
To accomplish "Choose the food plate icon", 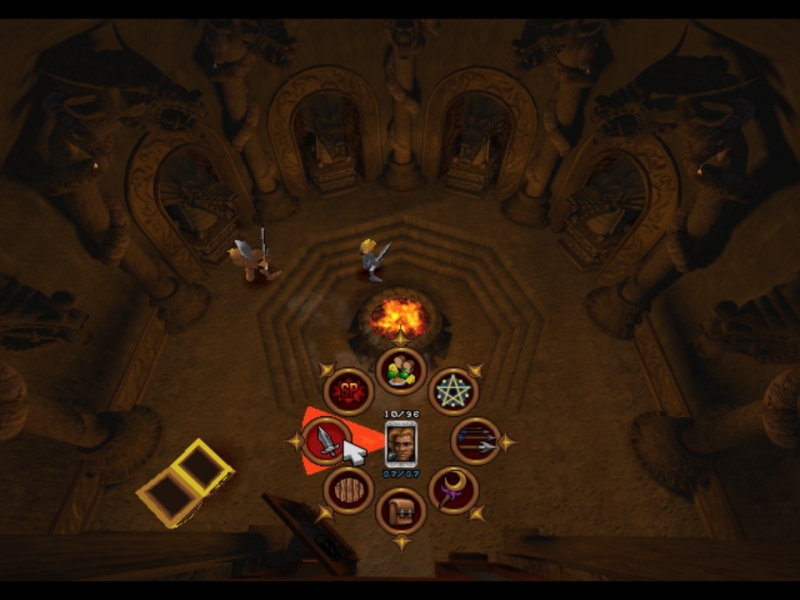I will click(x=401, y=372).
